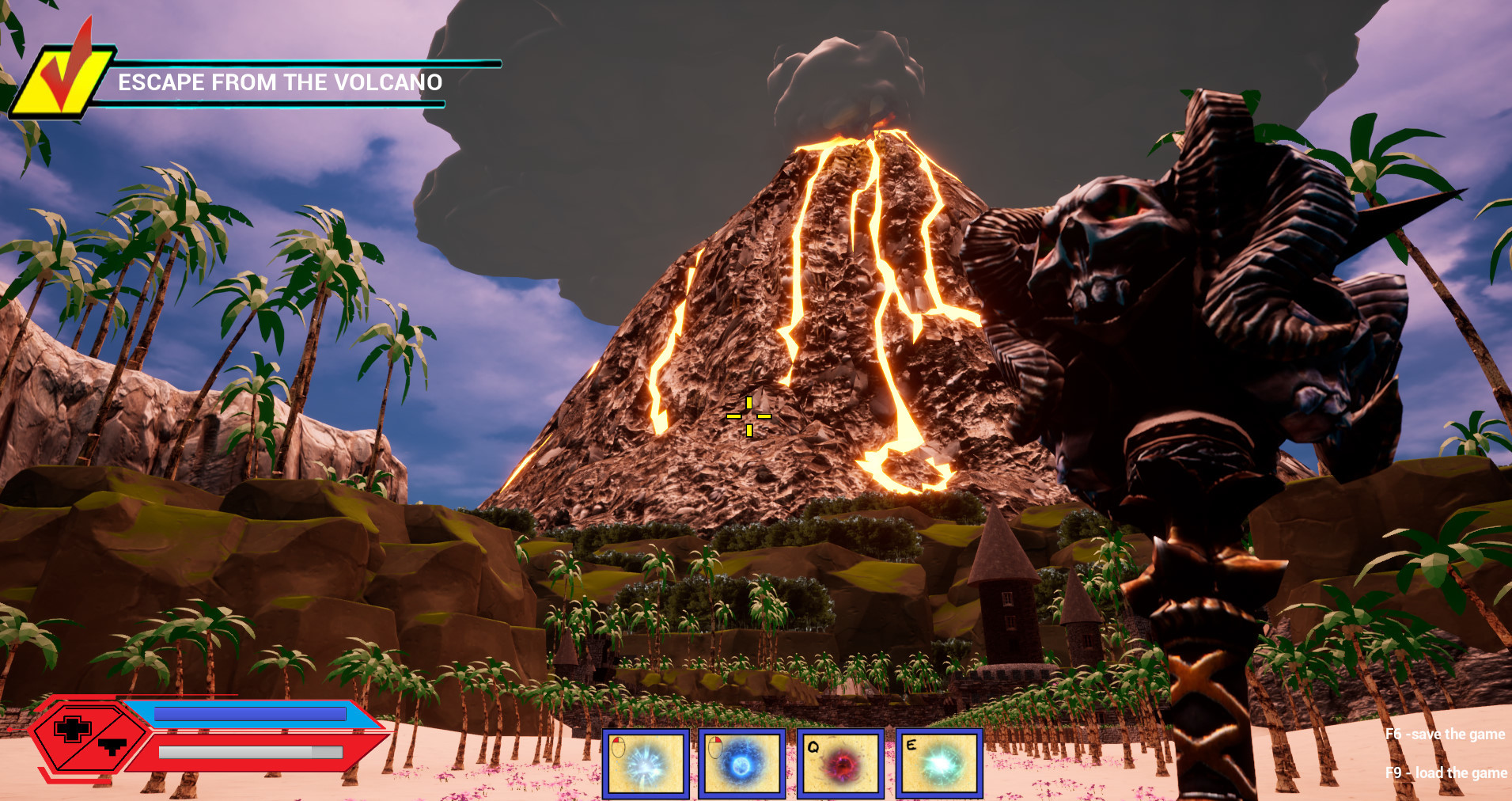Trigger the teal flash spell
This screenshot has width=1512, height=801.
pyautogui.click(x=939, y=764)
